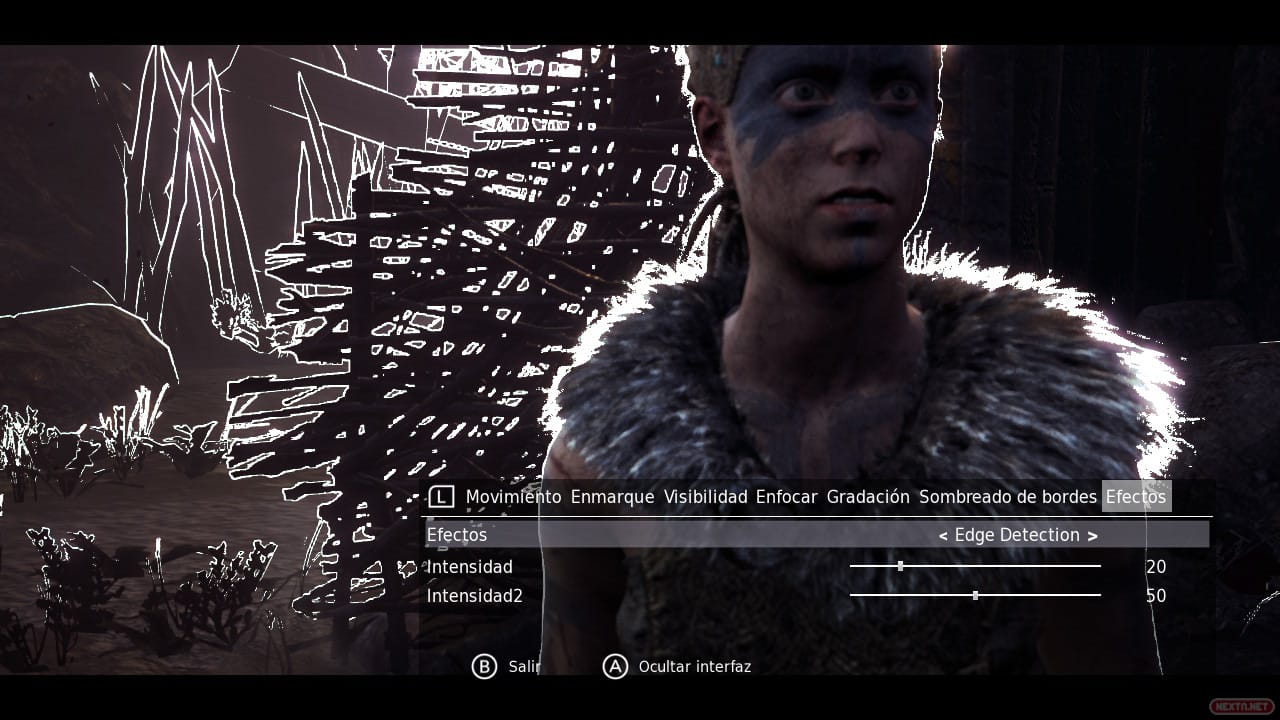The height and width of the screenshot is (720, 1280).
Task: Open the Gradación tab
Action: [866, 496]
